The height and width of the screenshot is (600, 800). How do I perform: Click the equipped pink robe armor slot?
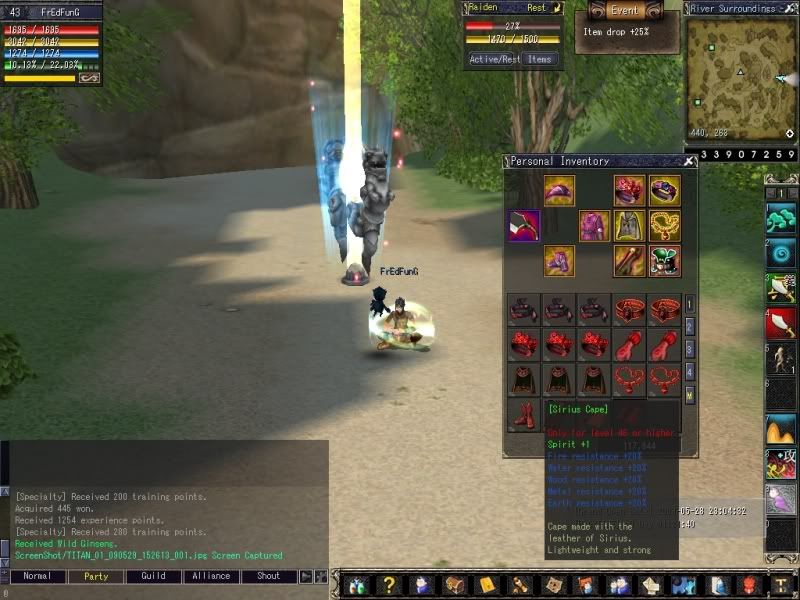coord(594,226)
